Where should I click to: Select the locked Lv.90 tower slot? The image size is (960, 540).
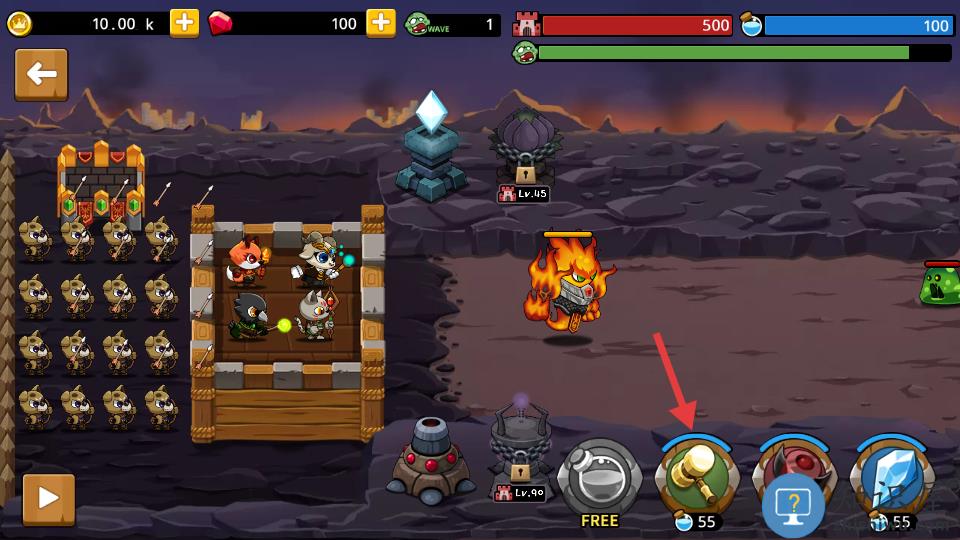(x=521, y=452)
